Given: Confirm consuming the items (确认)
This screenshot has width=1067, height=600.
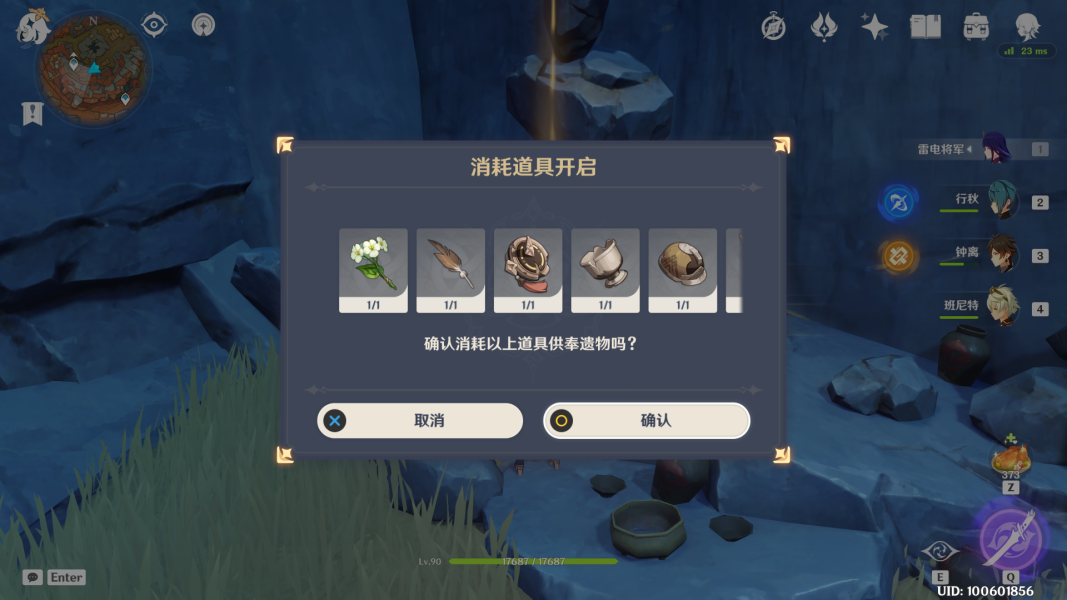Looking at the screenshot, I should click(x=646, y=421).
